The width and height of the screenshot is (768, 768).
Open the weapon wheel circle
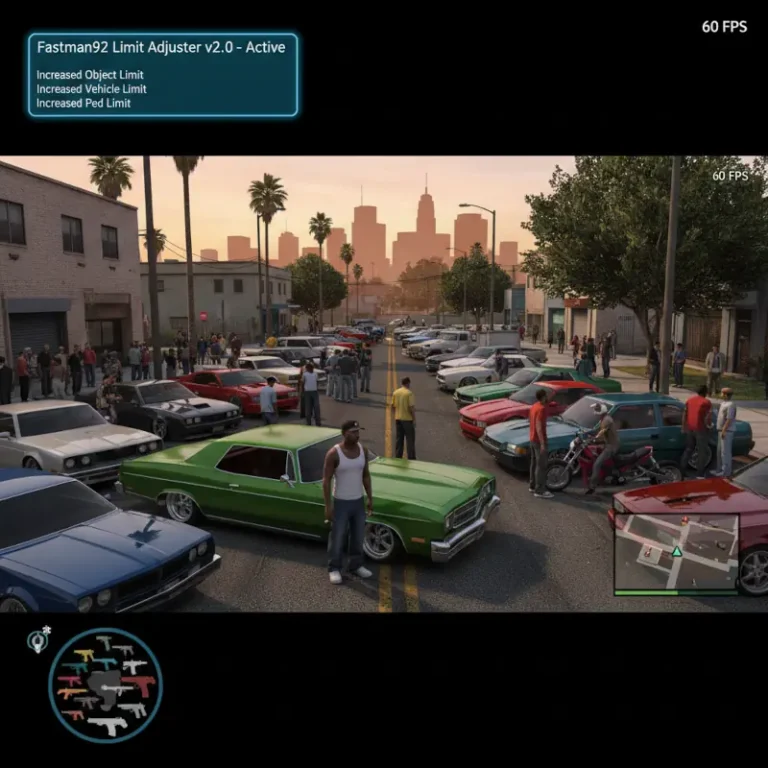(x=105, y=685)
